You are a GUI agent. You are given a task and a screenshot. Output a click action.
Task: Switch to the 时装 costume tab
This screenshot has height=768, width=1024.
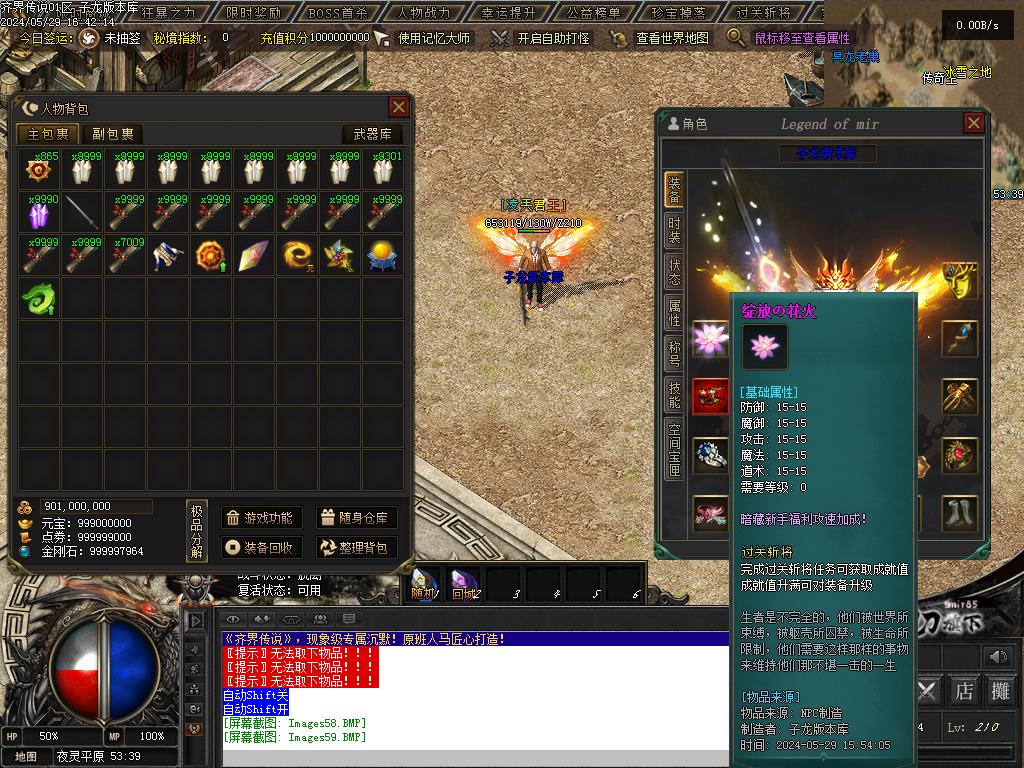tap(674, 231)
